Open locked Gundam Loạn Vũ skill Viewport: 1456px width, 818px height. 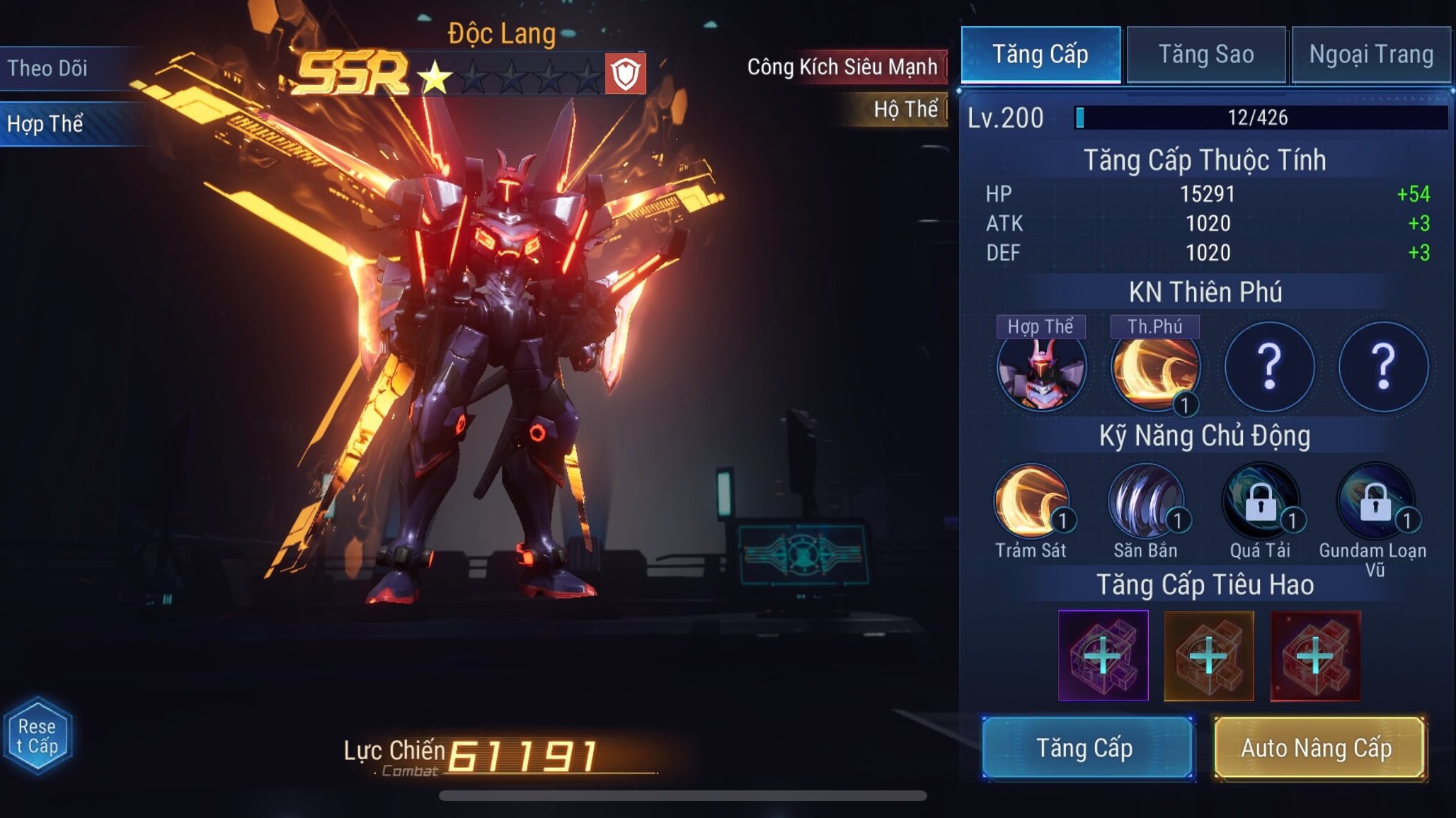[1375, 503]
